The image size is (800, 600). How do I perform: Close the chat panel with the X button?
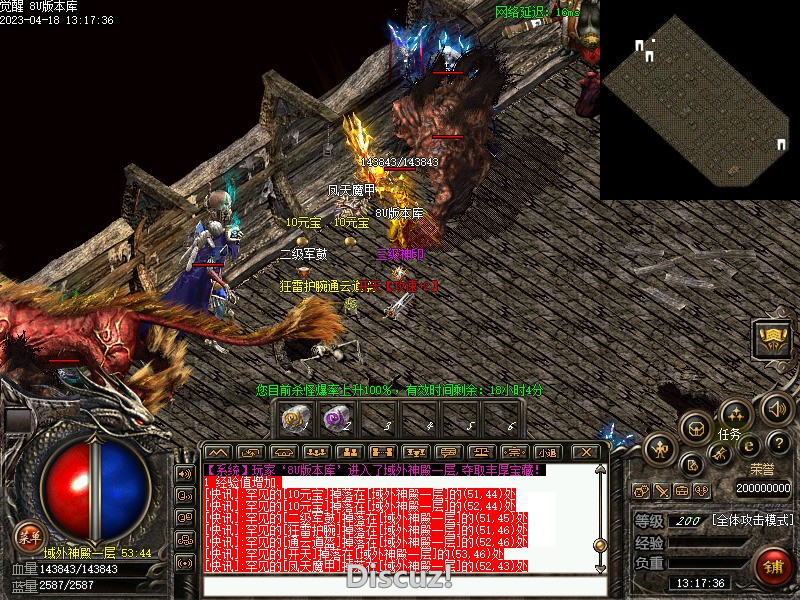[x=587, y=452]
